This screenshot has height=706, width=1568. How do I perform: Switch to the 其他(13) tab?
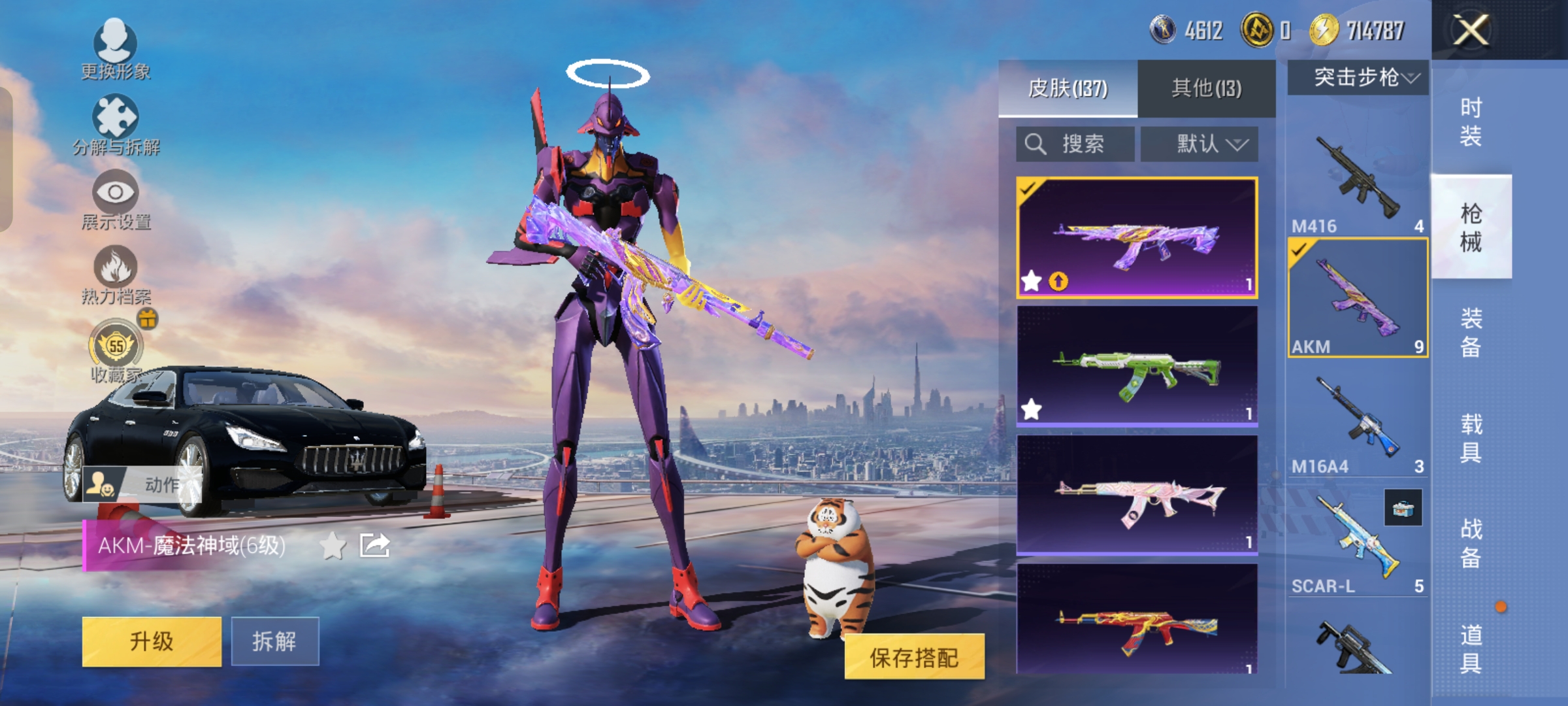pos(1206,88)
